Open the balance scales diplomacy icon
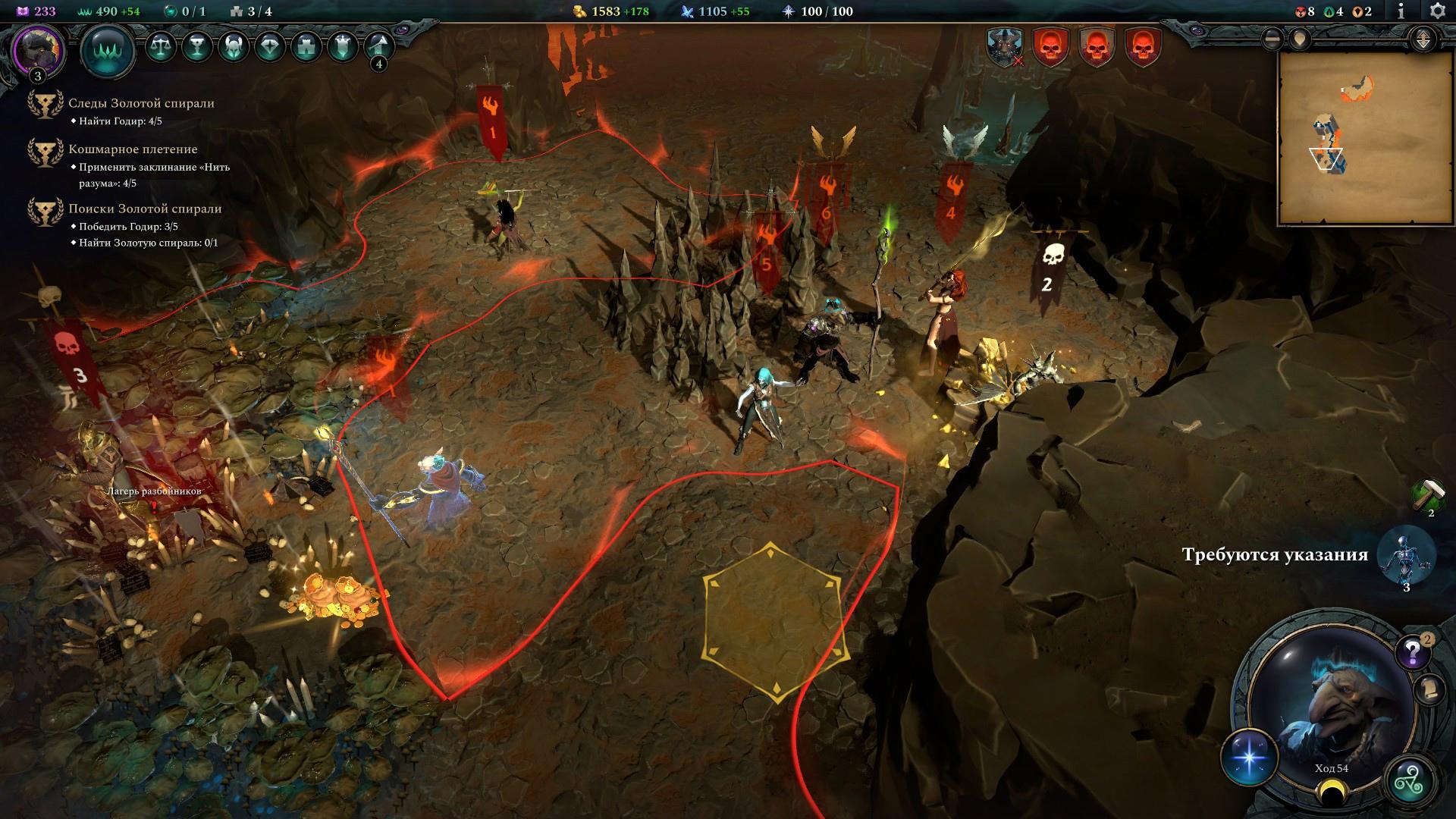 (160, 47)
